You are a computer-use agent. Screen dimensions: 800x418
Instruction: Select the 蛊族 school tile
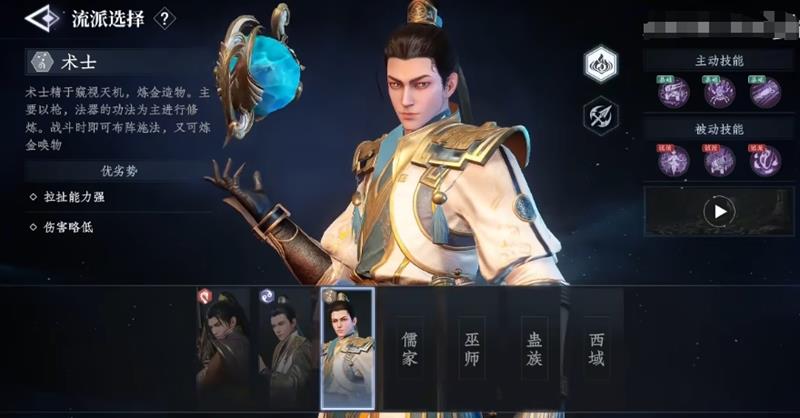point(533,347)
